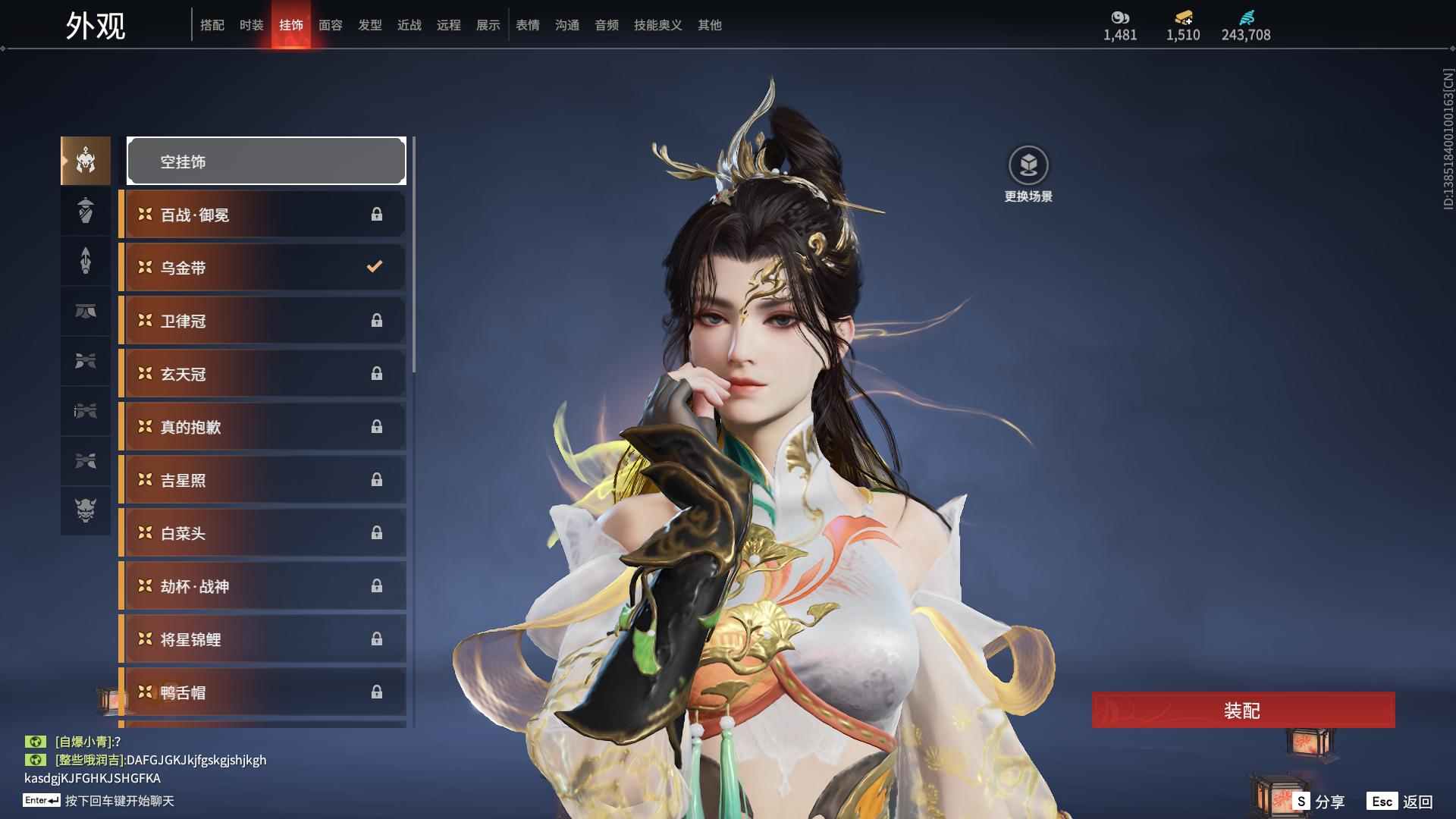Toggle the locked 百战·御冕 item
The image size is (1456, 819).
coord(262,214)
